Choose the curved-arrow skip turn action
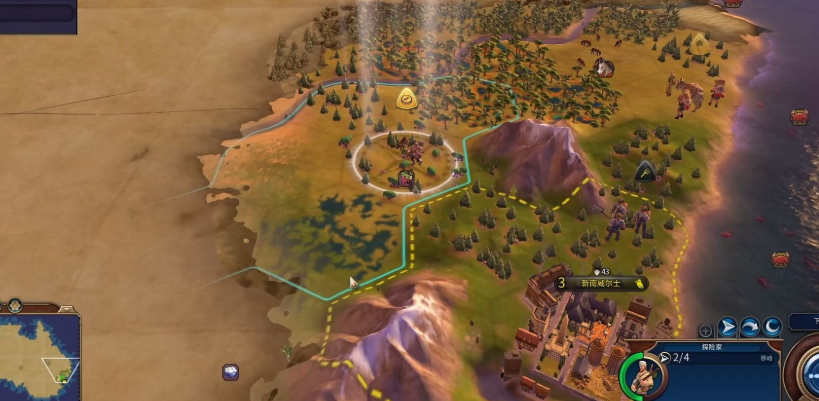This screenshot has width=819, height=401. pyautogui.click(x=750, y=327)
